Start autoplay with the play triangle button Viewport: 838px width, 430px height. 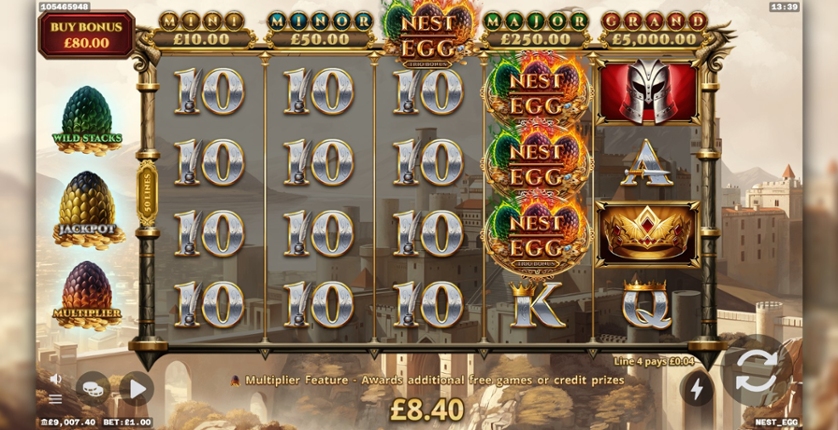(x=136, y=388)
